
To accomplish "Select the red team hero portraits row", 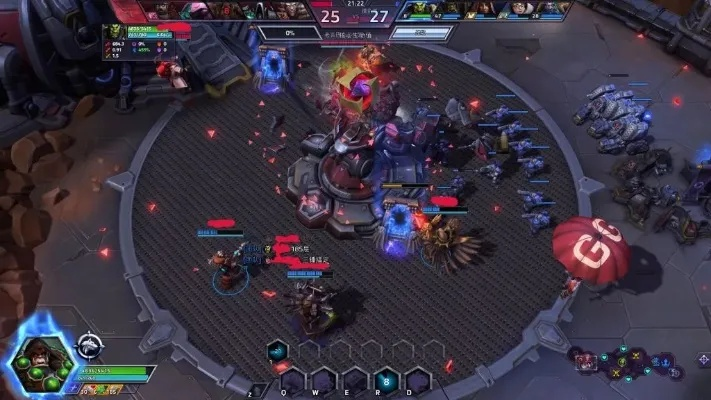I will click(232, 9).
